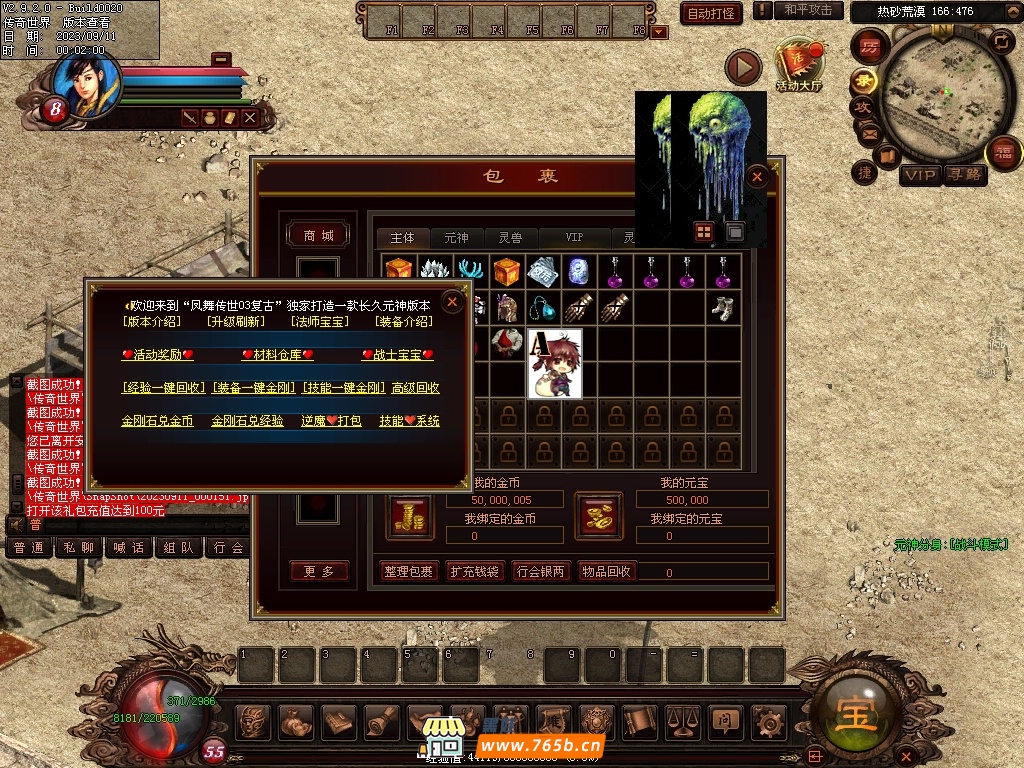Close the 包裹 inventory window
Screen dimensions: 1024x768
click(x=757, y=177)
